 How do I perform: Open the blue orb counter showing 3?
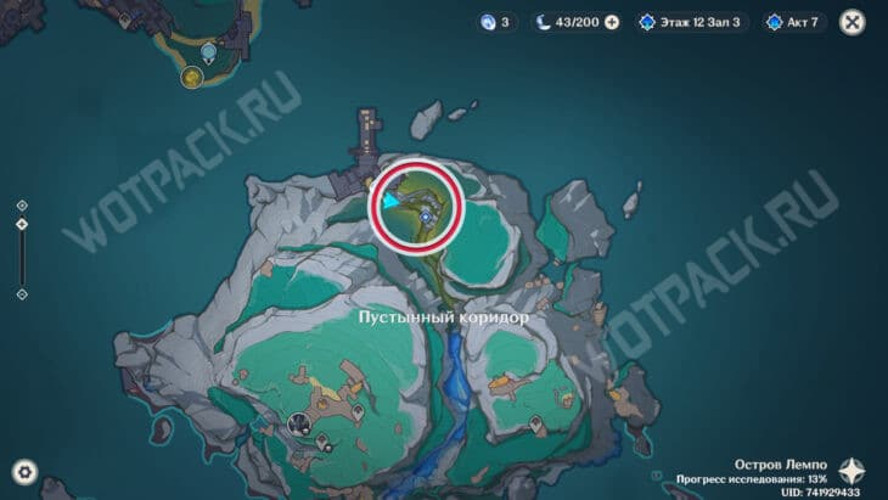[x=496, y=22]
